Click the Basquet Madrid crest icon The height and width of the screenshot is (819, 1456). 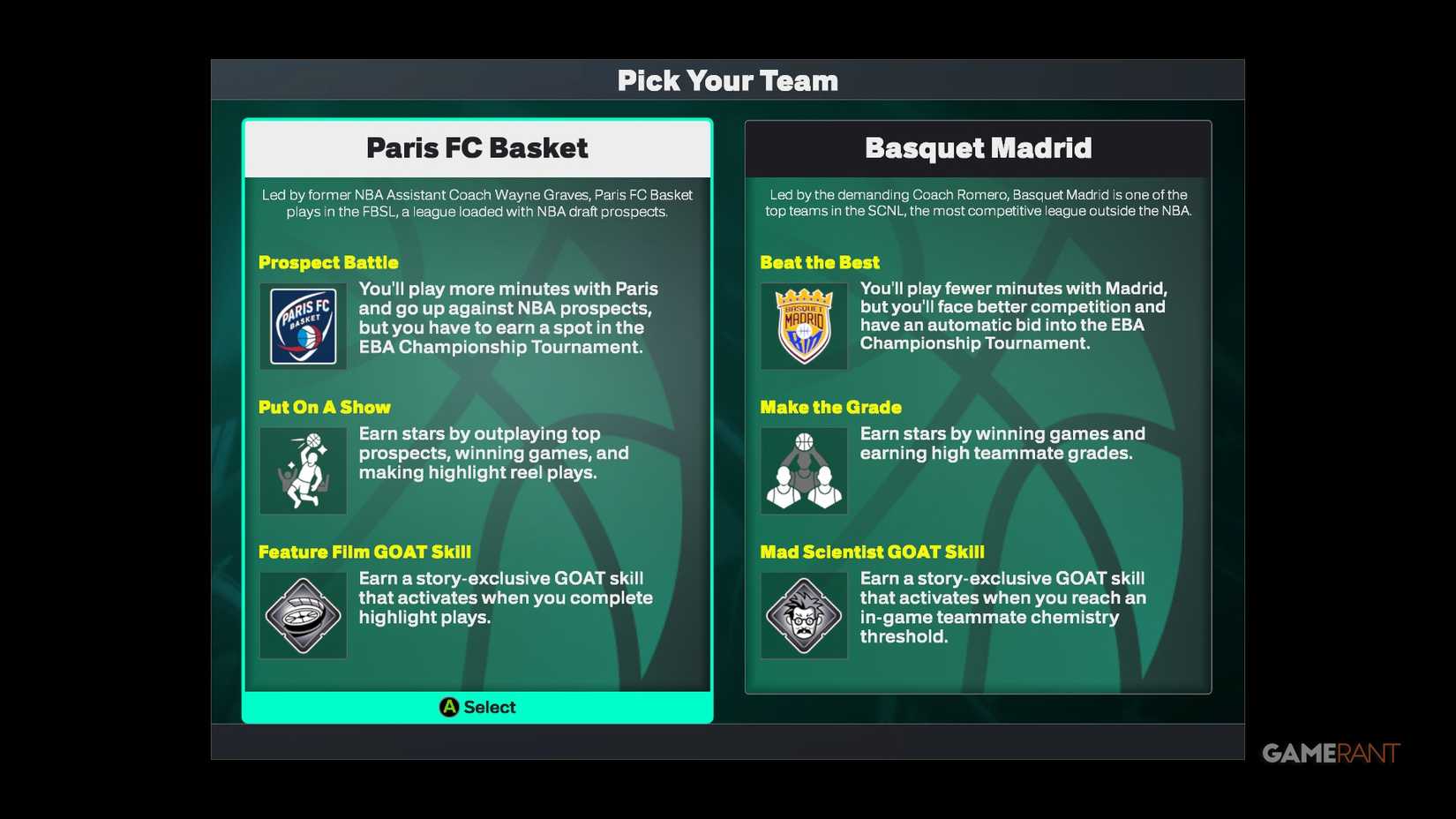click(803, 326)
